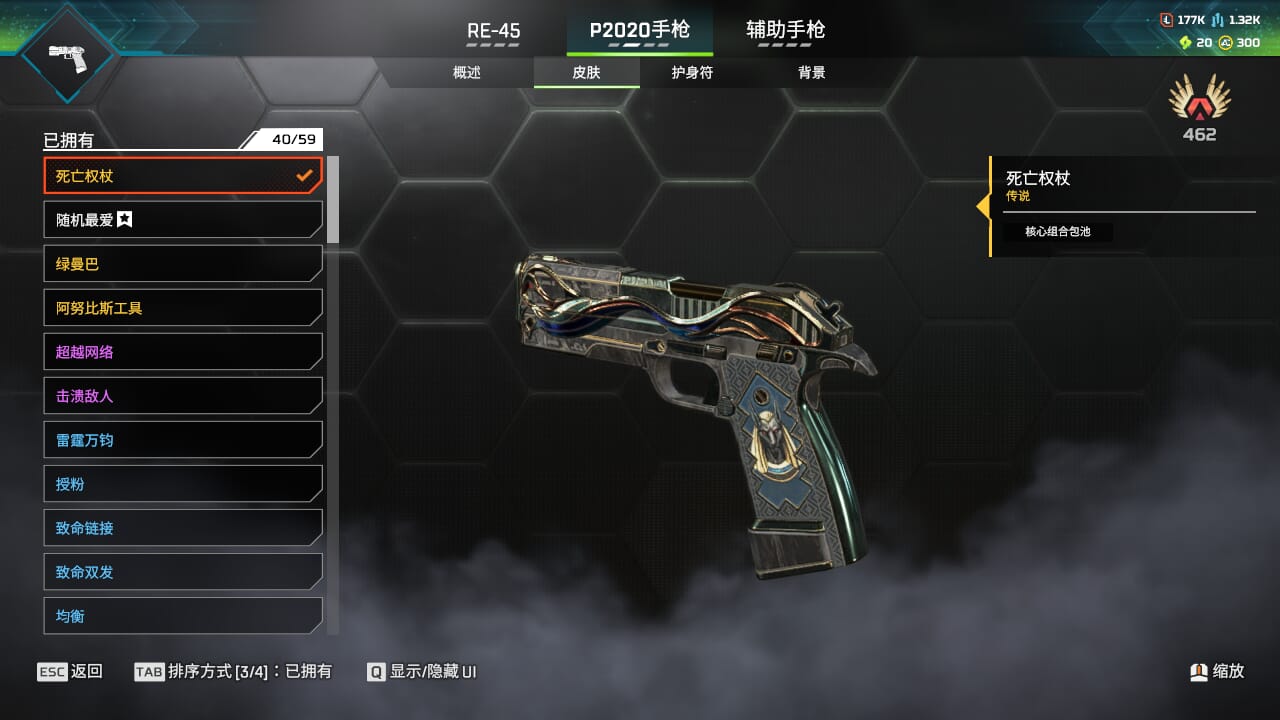The width and height of the screenshot is (1280, 720).
Task: Show the 概述 overview tab
Action: tap(467, 73)
